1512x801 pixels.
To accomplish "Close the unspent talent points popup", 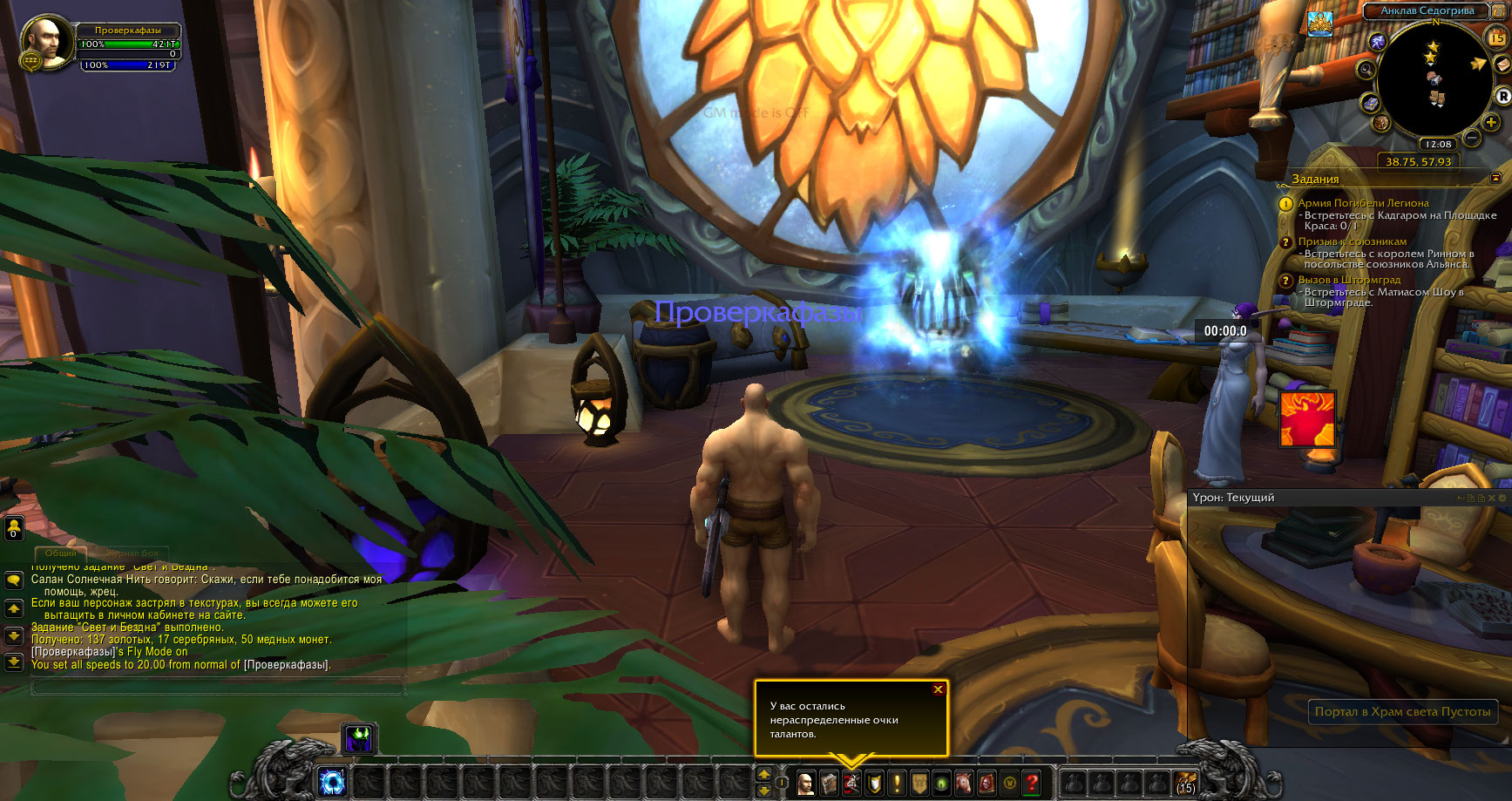I will point(938,689).
